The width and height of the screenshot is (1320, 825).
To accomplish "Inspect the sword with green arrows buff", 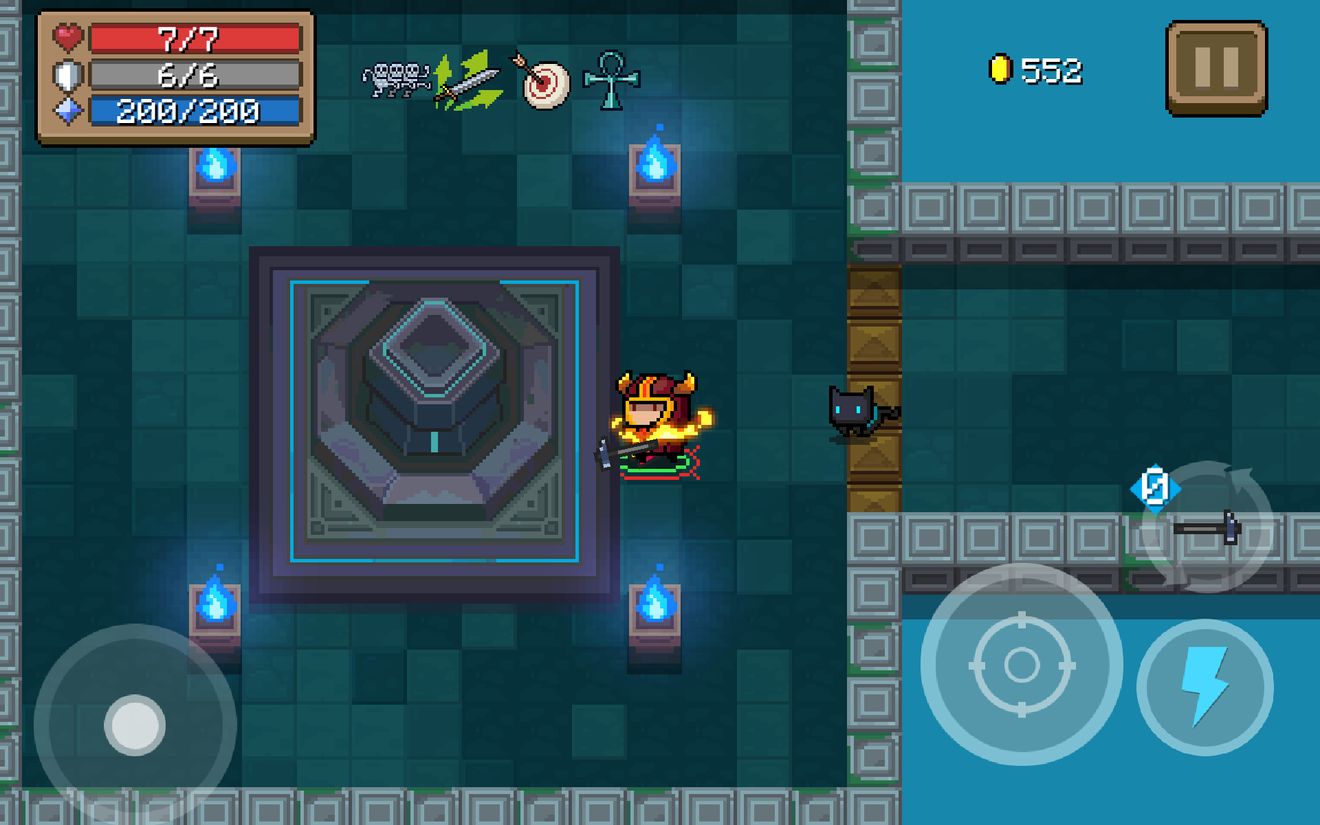I will (x=467, y=80).
